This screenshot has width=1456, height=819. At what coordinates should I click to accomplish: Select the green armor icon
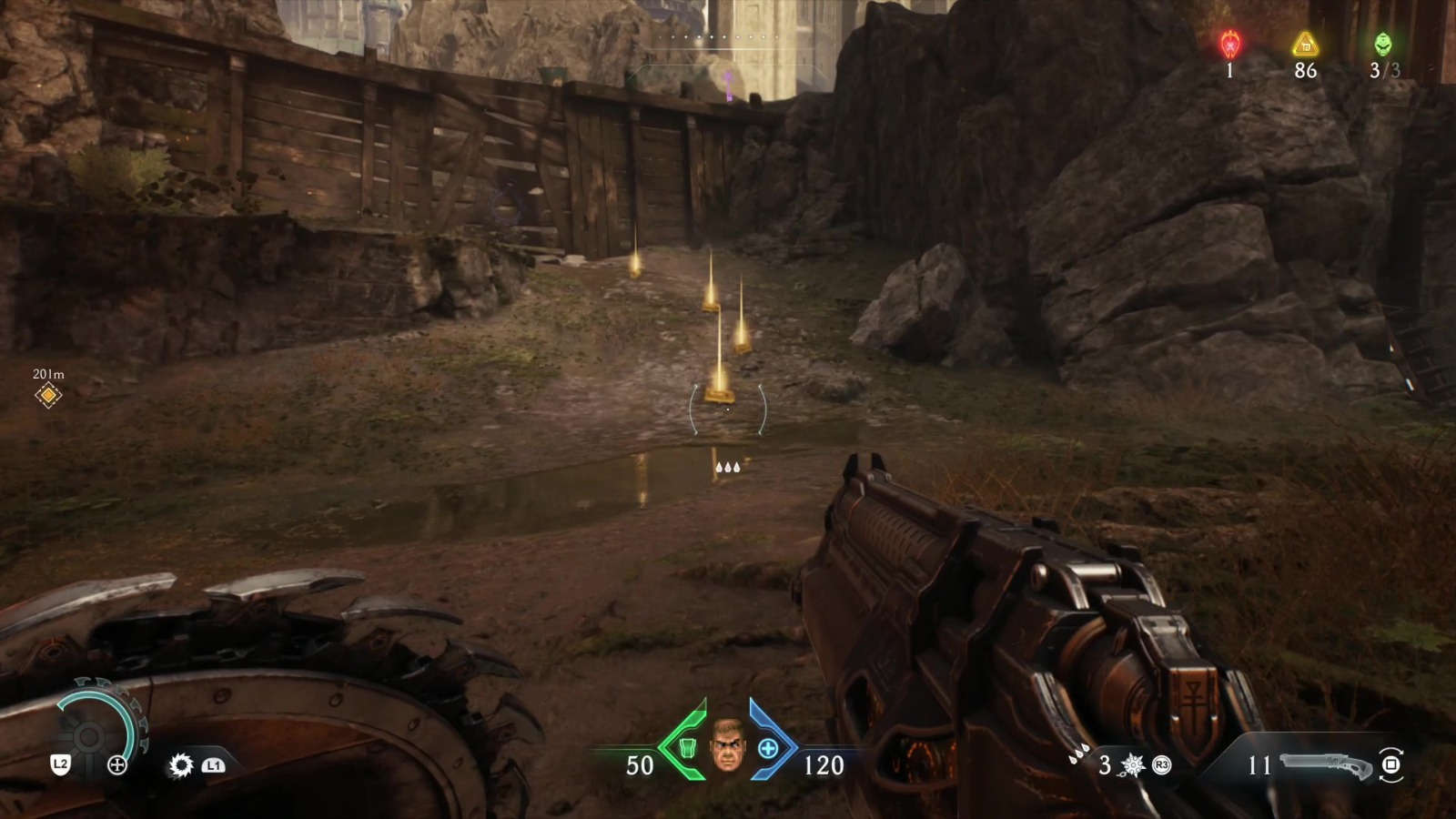click(x=688, y=748)
